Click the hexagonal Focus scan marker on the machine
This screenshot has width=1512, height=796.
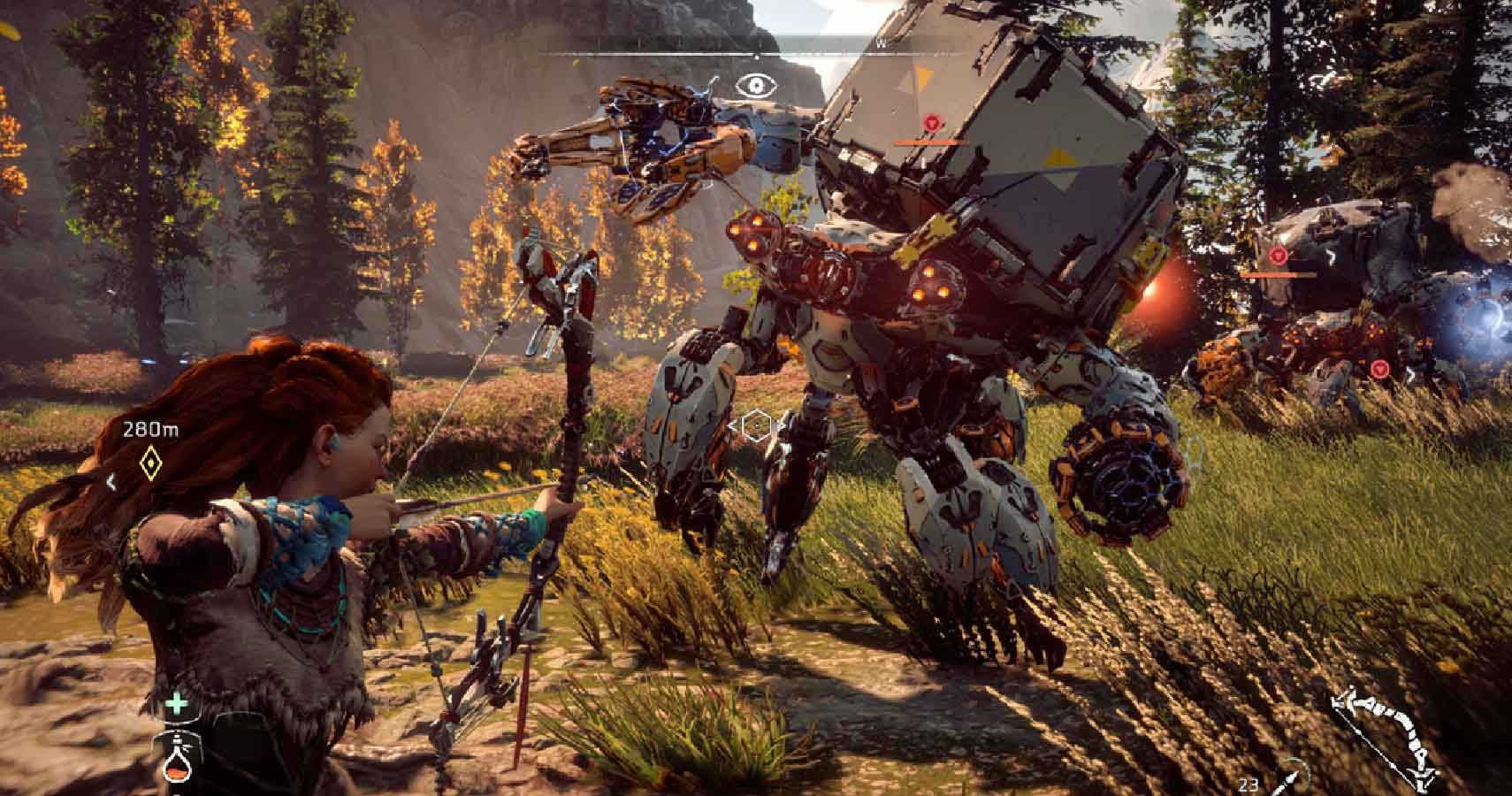tap(756, 425)
